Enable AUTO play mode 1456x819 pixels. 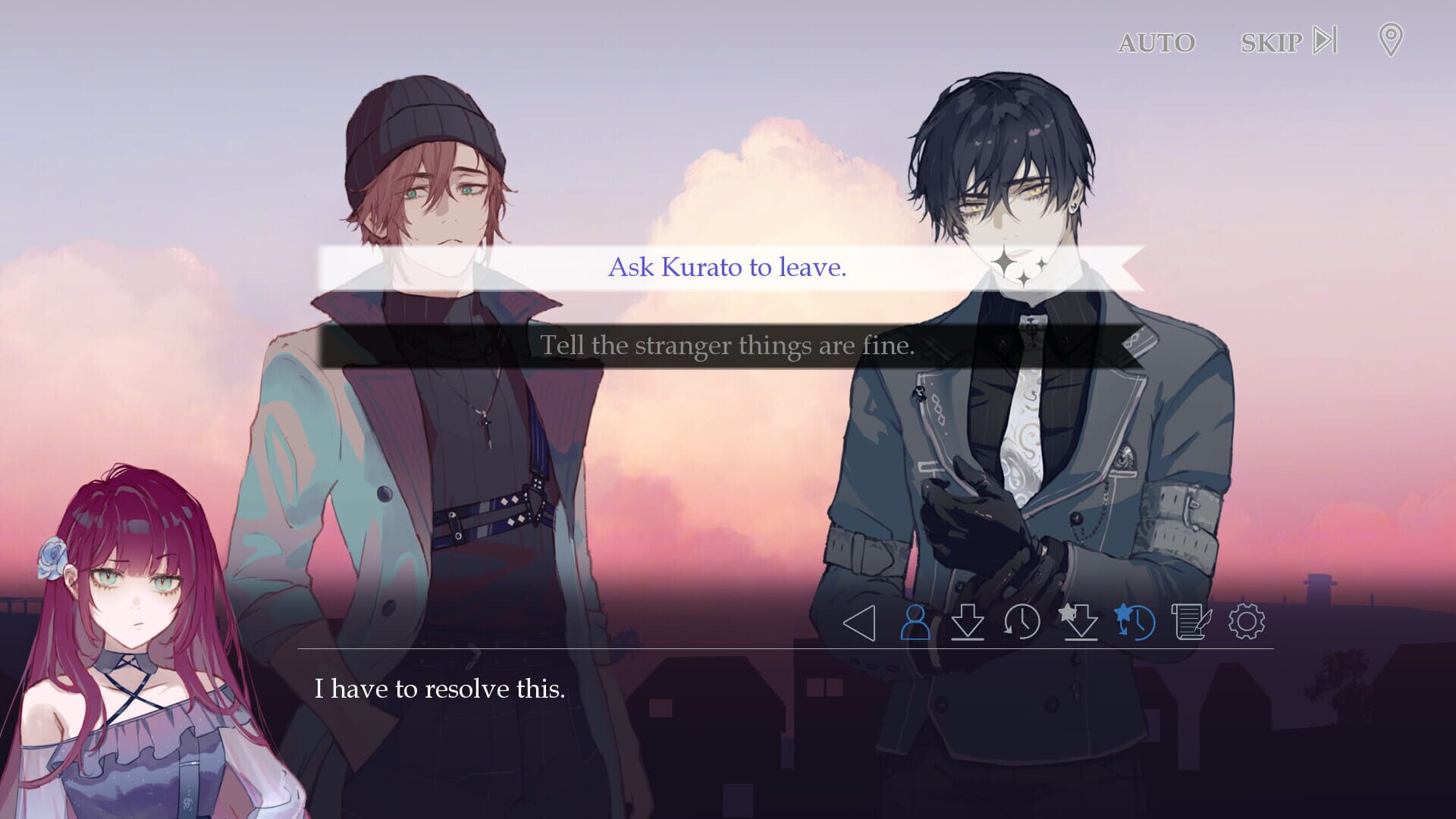(1156, 43)
